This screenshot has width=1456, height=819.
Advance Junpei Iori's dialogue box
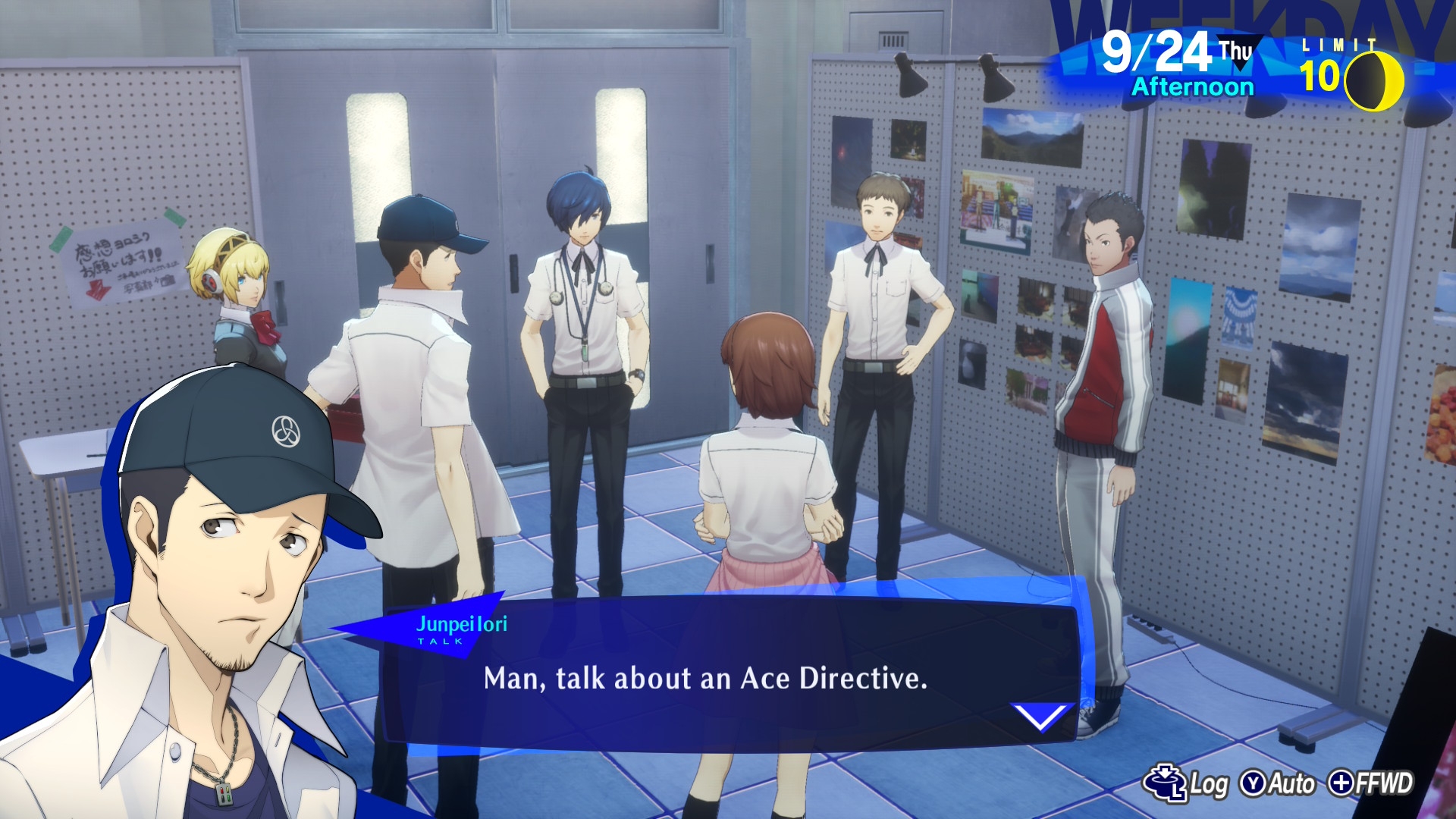(705, 677)
